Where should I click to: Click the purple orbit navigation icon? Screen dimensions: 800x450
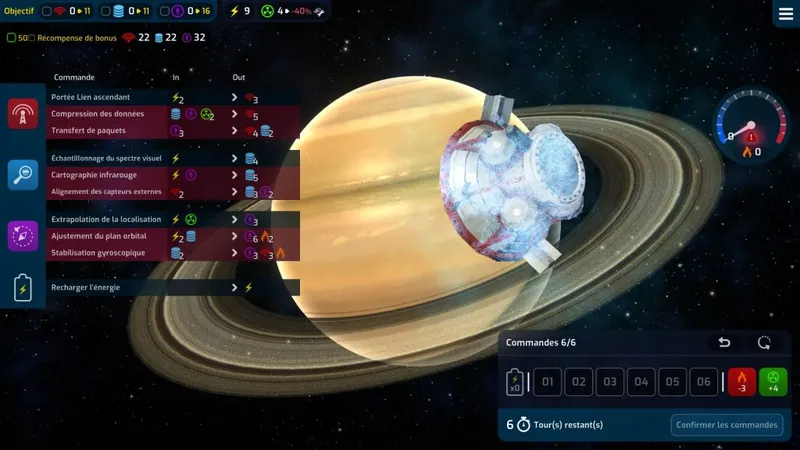[23, 236]
